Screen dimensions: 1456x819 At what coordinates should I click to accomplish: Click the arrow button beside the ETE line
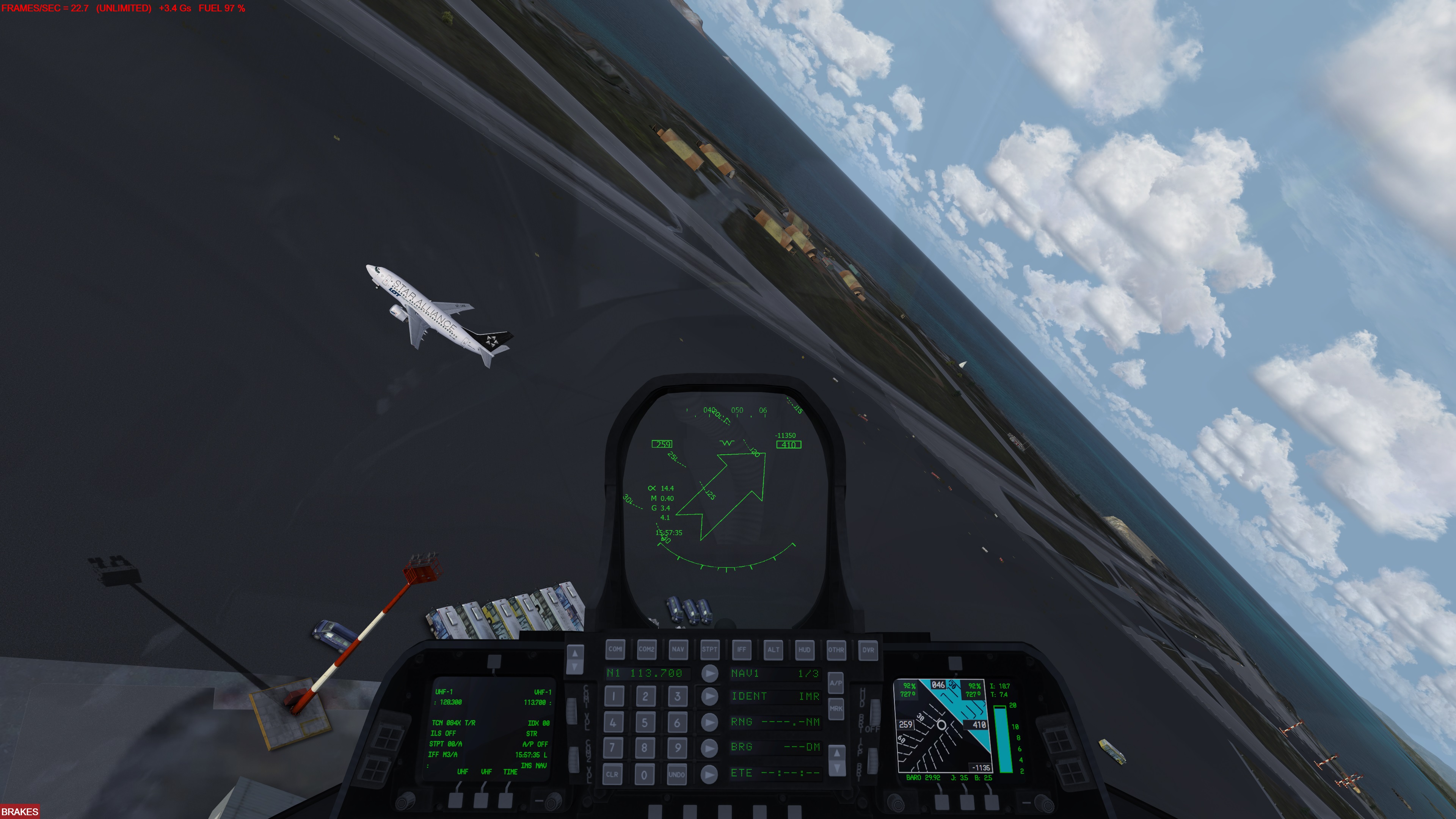709,774
